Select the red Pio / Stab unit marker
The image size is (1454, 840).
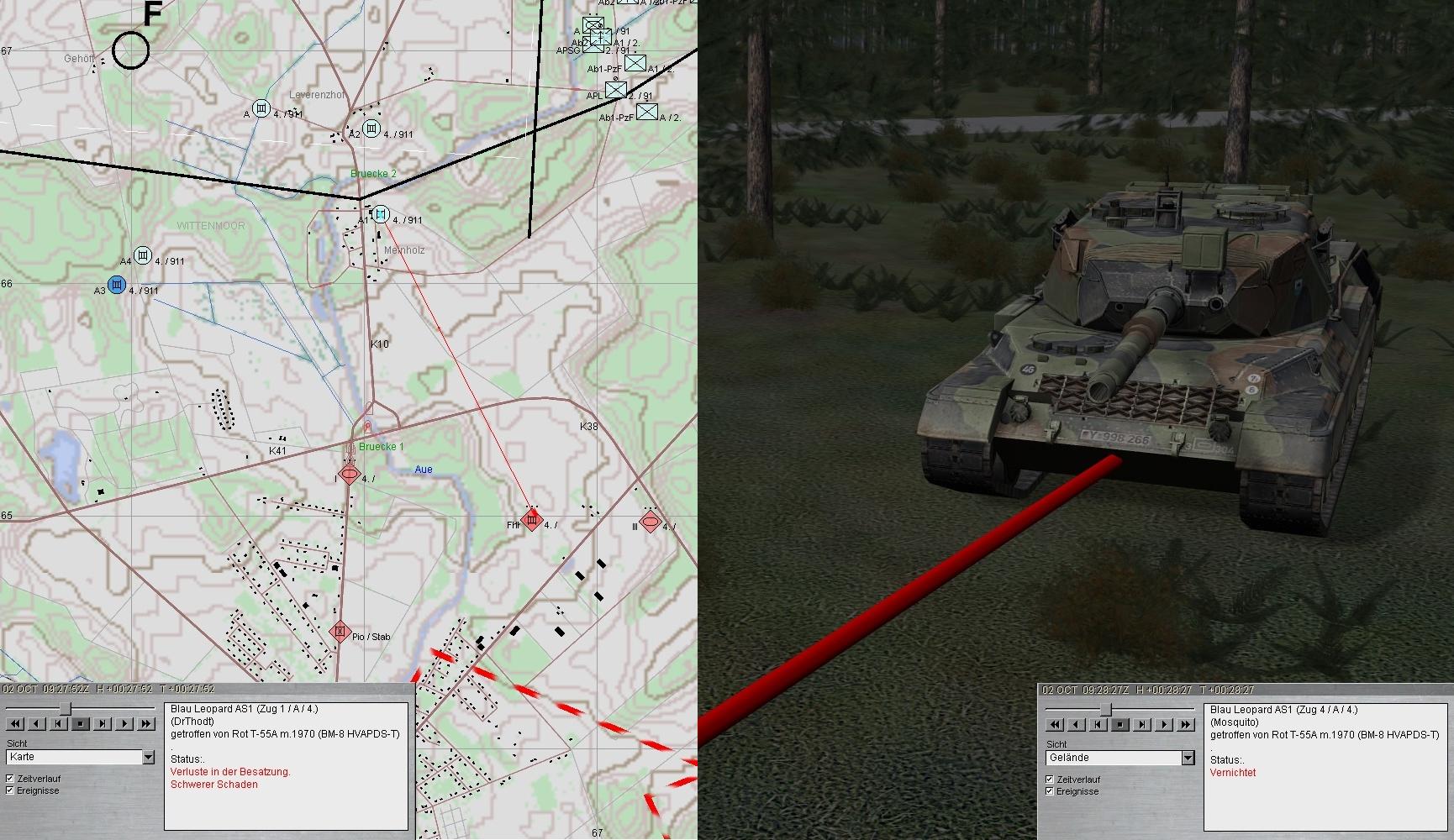click(340, 631)
